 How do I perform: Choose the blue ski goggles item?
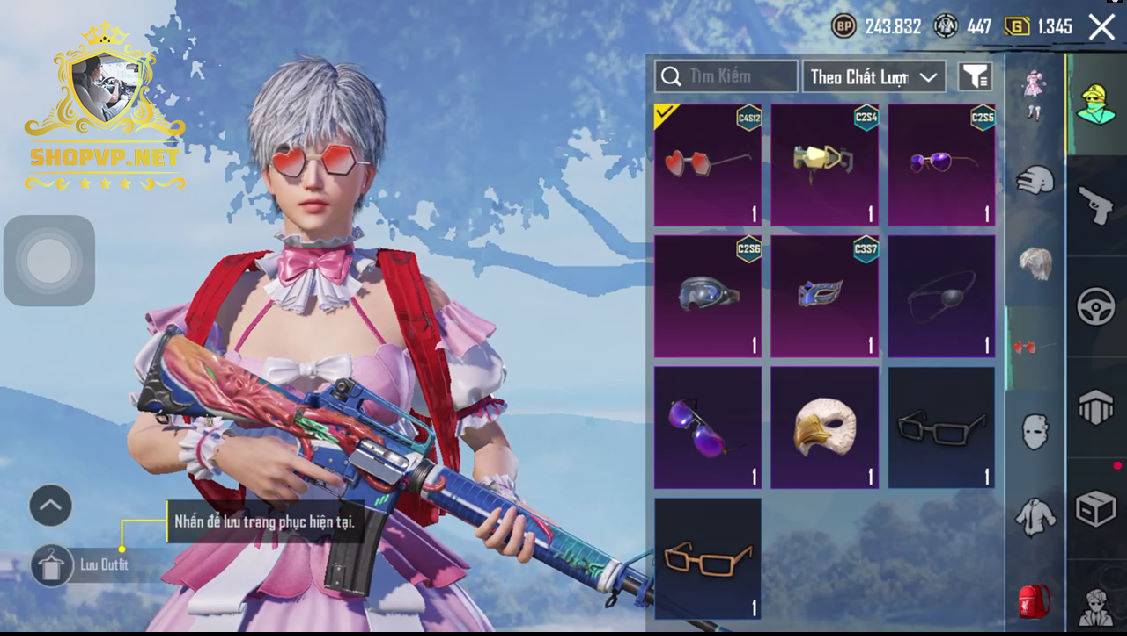point(707,295)
